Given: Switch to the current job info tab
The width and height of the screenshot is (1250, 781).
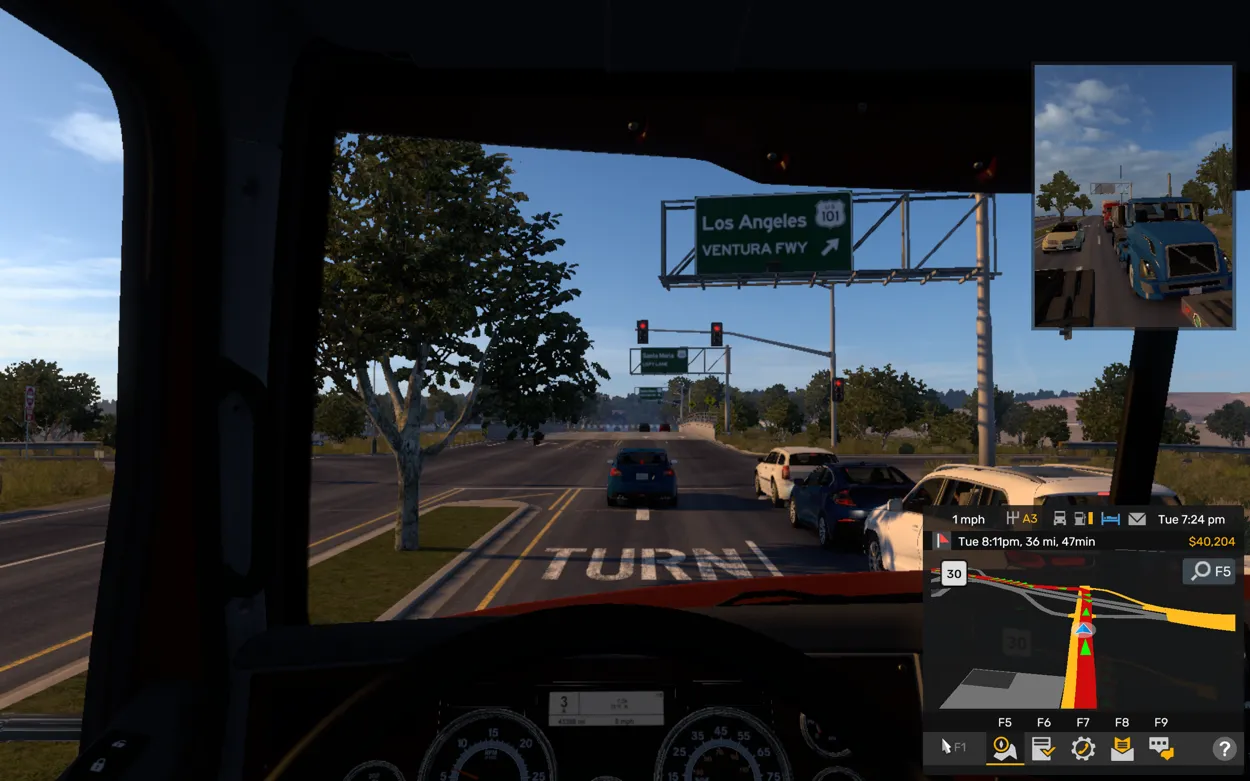Looking at the screenshot, I should point(1043,748).
